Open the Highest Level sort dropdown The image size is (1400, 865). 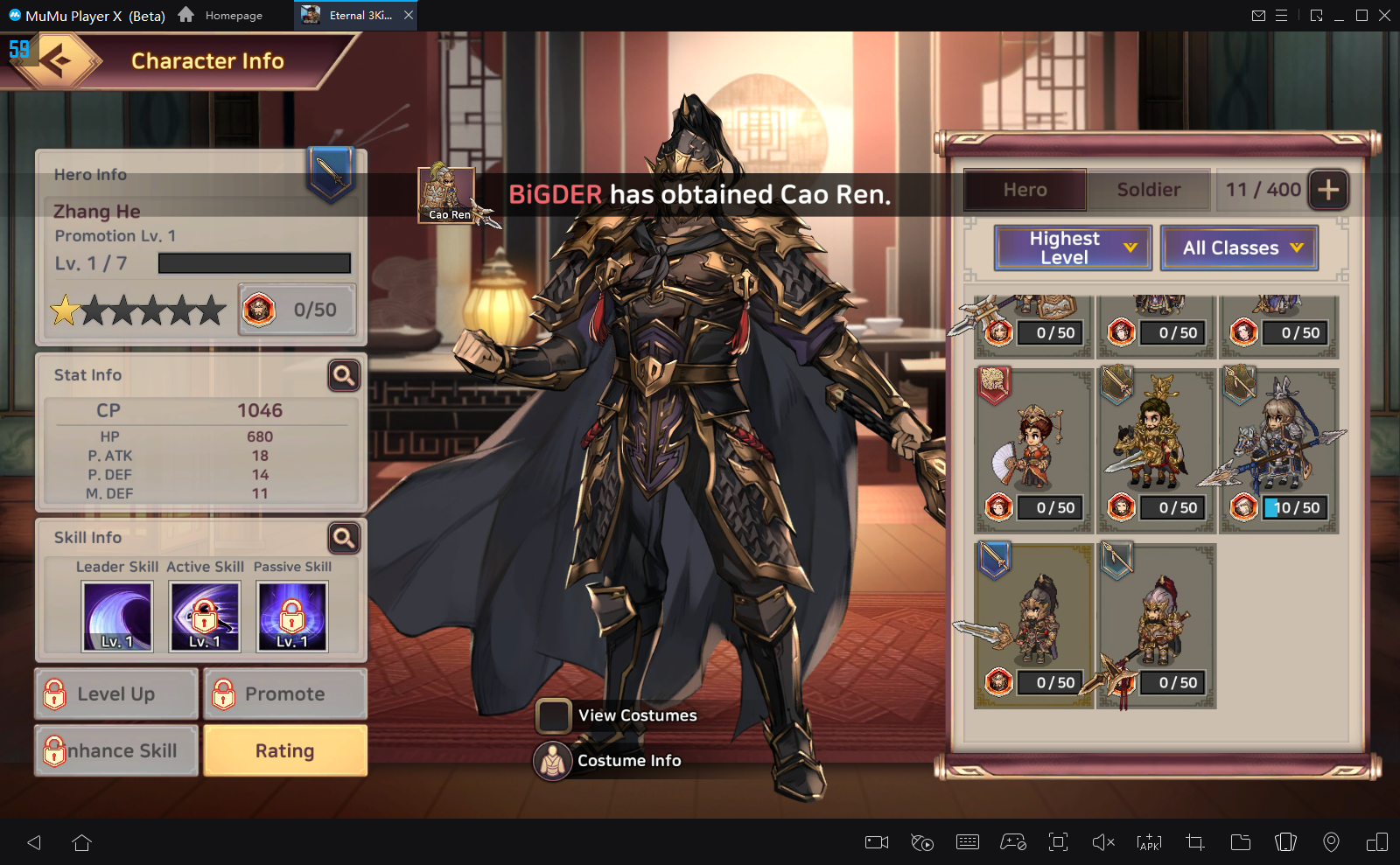1078,248
